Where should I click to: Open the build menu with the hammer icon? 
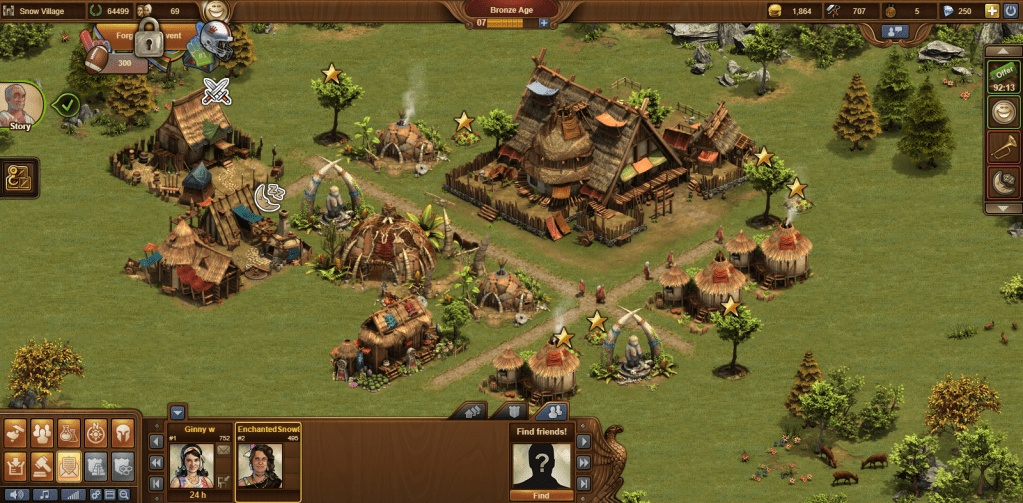click(x=16, y=432)
